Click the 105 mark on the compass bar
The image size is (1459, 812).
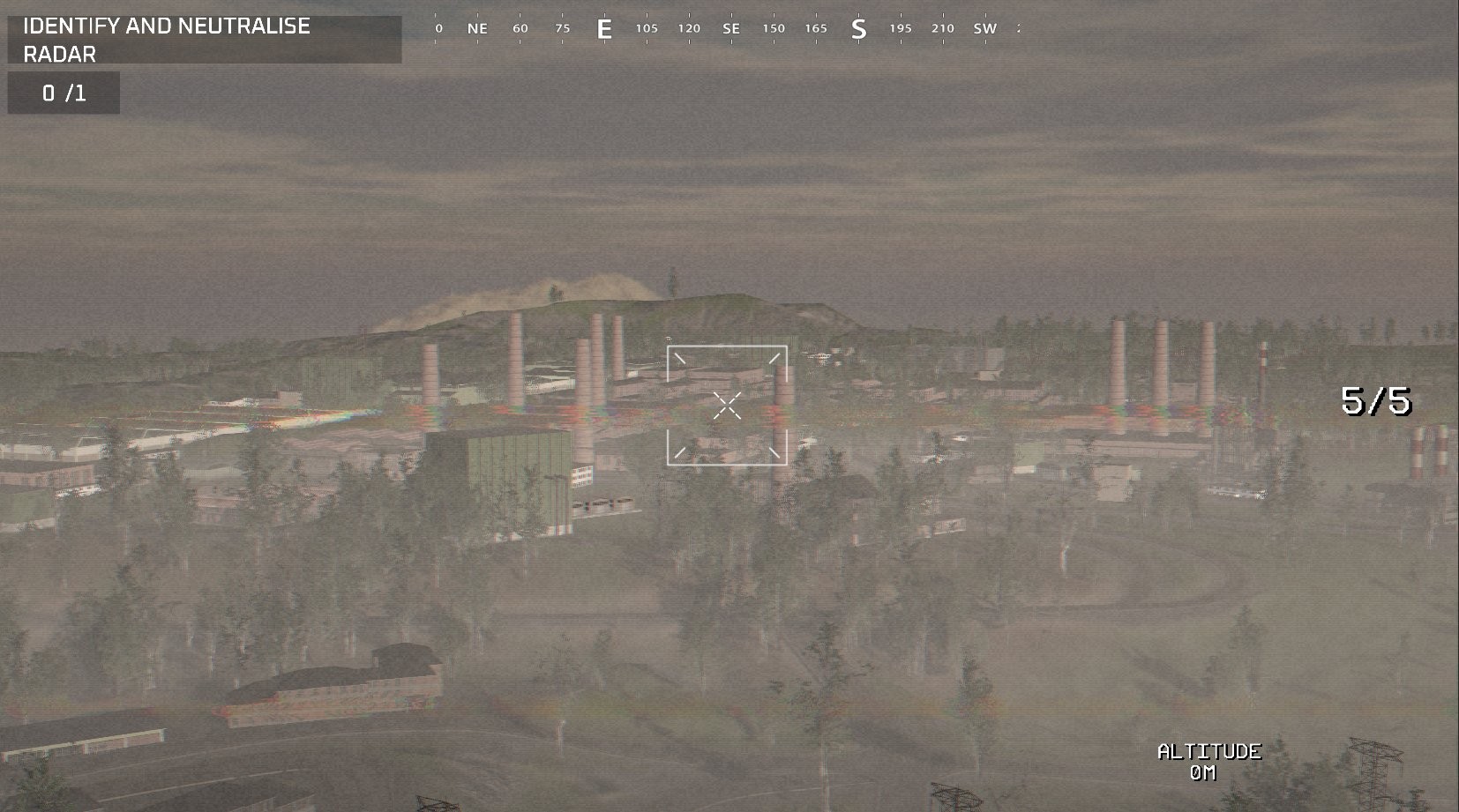[647, 28]
